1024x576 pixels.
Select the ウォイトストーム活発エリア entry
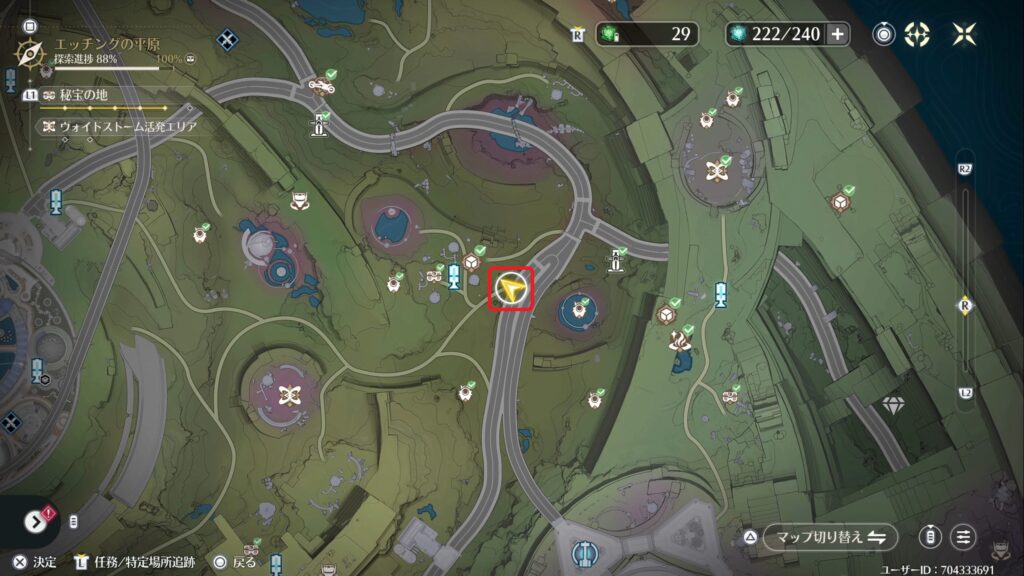118,127
